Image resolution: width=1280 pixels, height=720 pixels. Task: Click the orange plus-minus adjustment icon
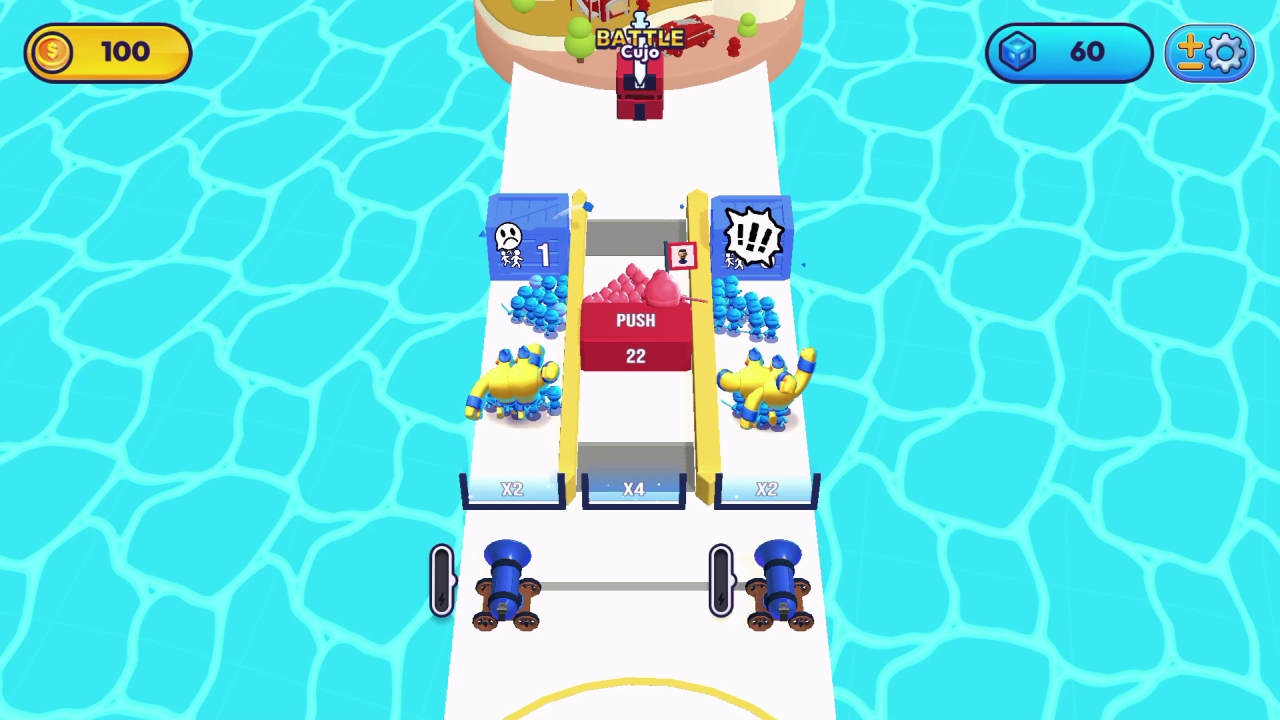(x=1192, y=52)
